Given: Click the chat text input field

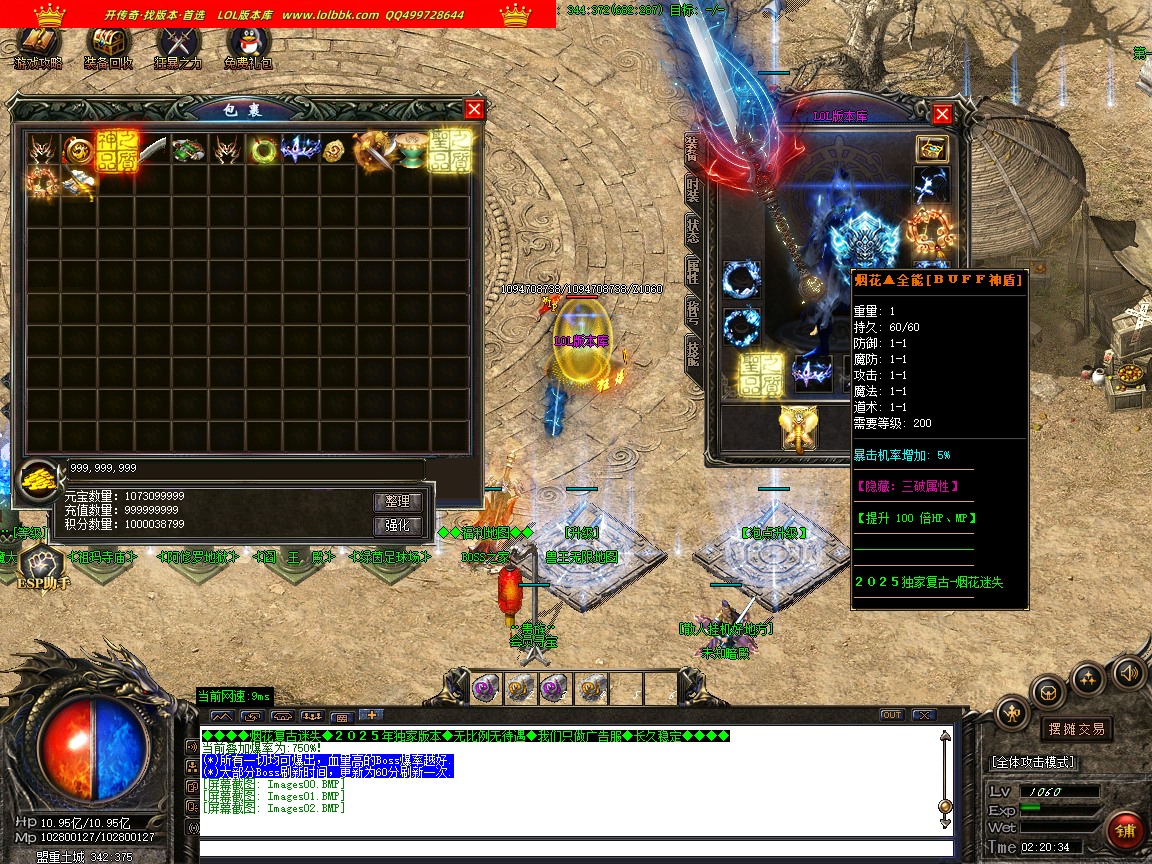Looking at the screenshot, I should (570, 849).
